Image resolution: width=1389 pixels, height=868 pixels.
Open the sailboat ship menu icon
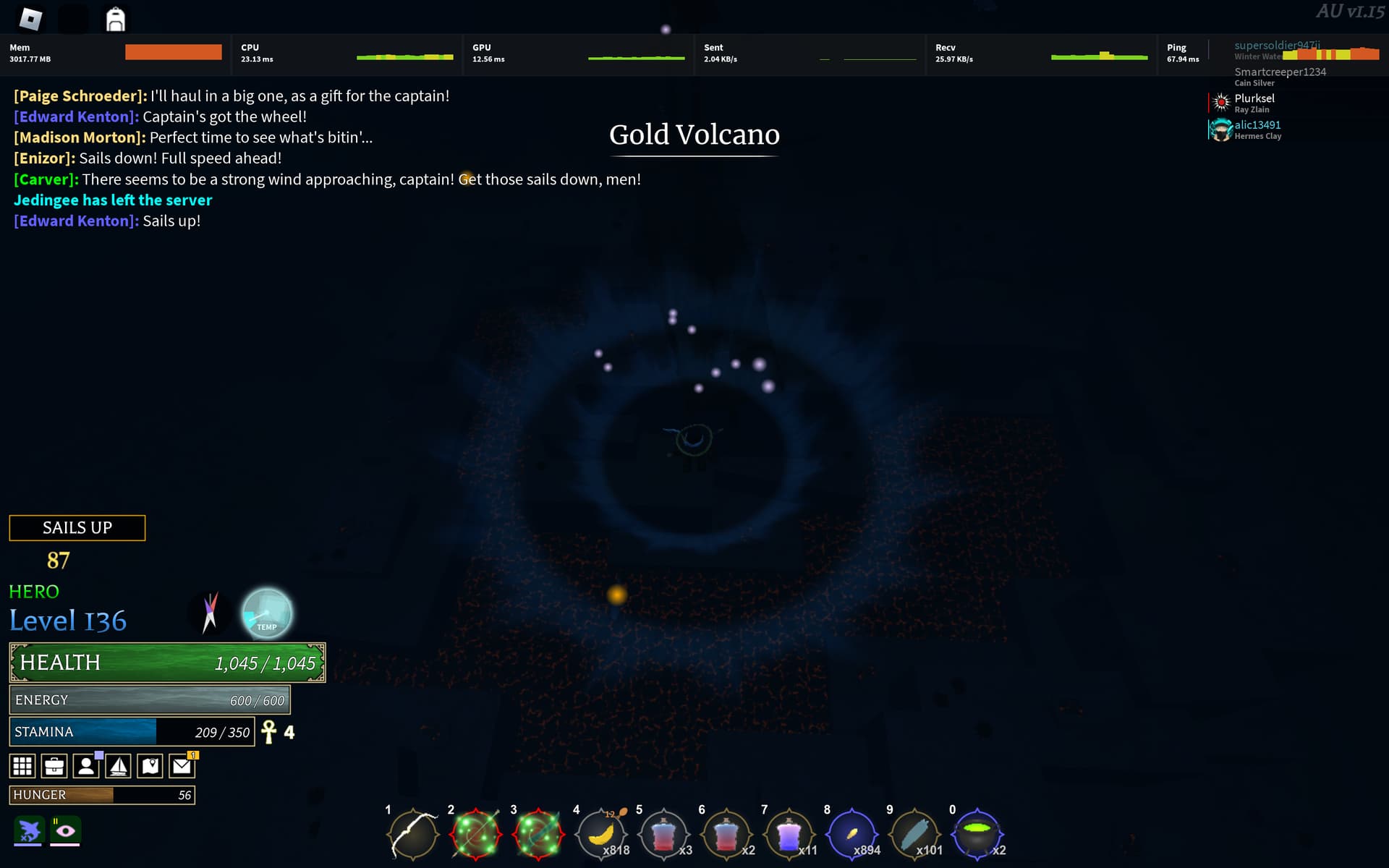(x=118, y=765)
